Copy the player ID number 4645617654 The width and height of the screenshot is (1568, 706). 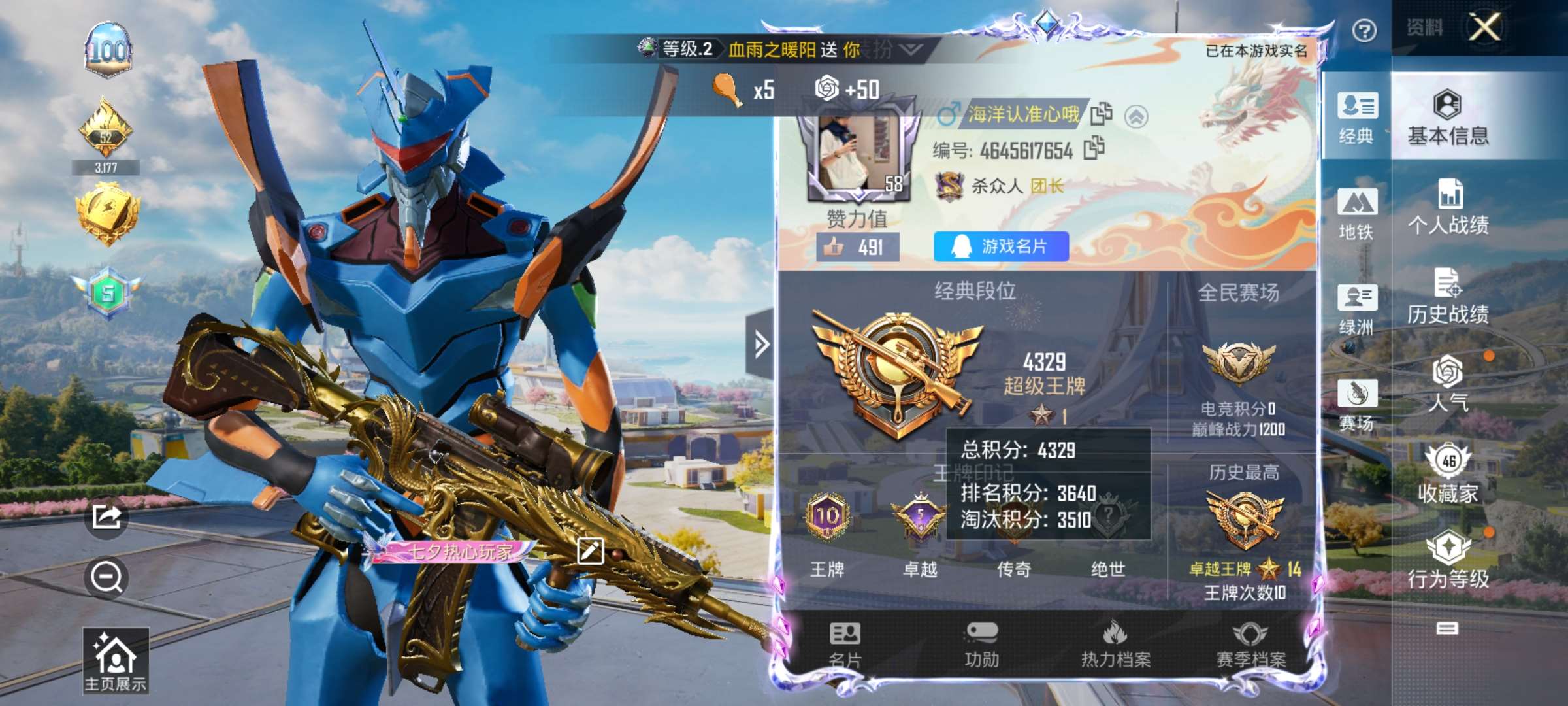[1094, 149]
